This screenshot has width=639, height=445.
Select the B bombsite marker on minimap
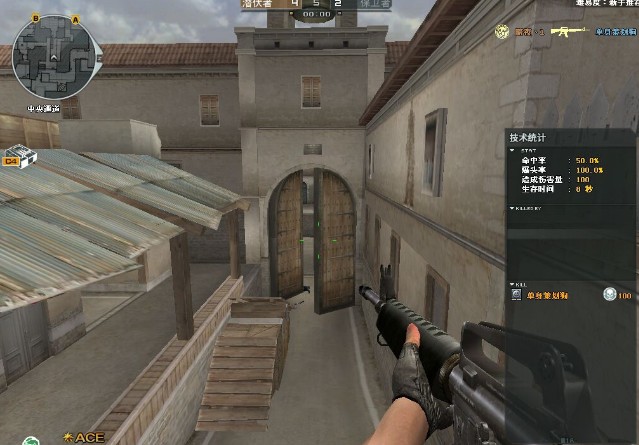(35, 19)
